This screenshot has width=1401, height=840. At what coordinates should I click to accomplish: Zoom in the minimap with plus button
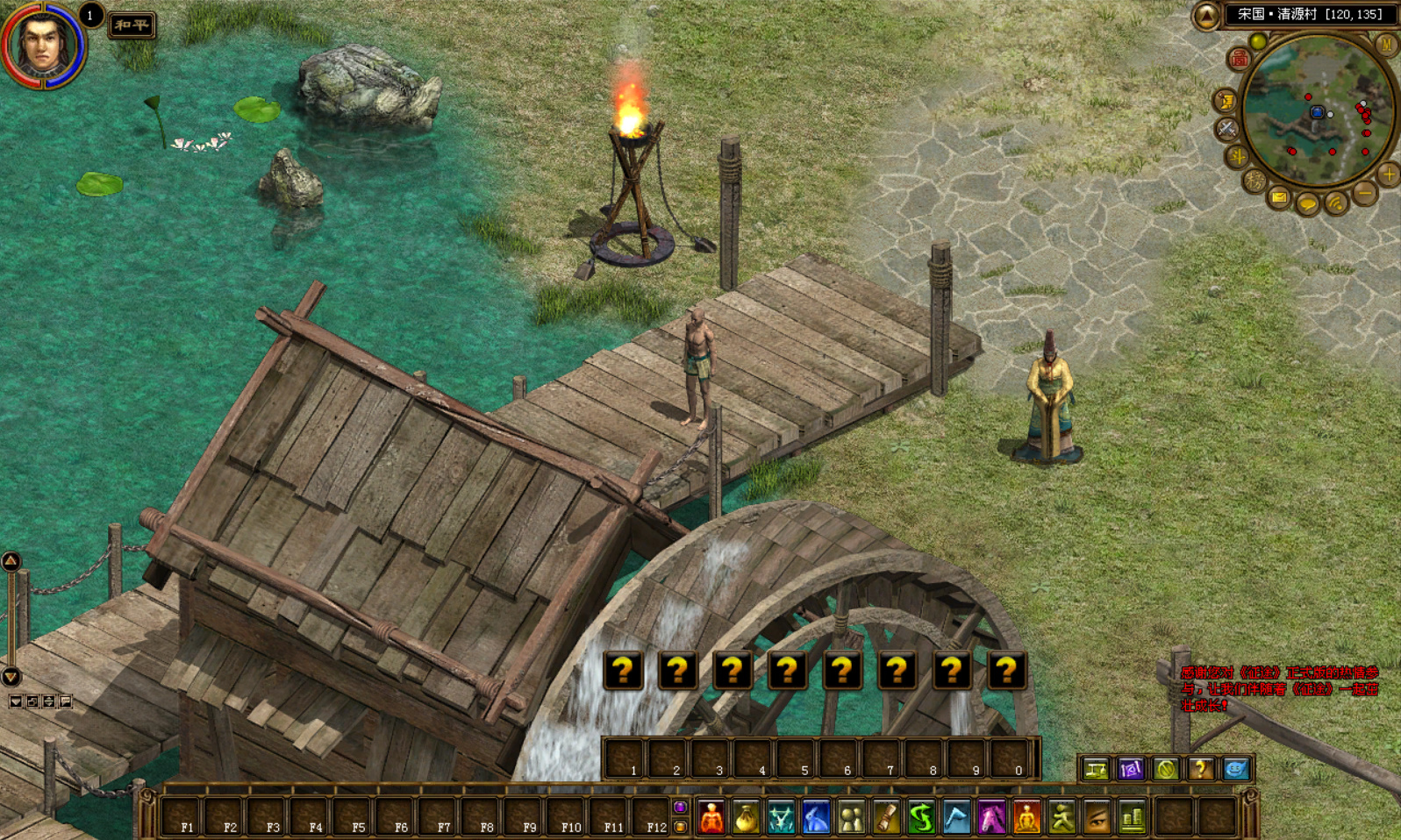click(x=1388, y=174)
